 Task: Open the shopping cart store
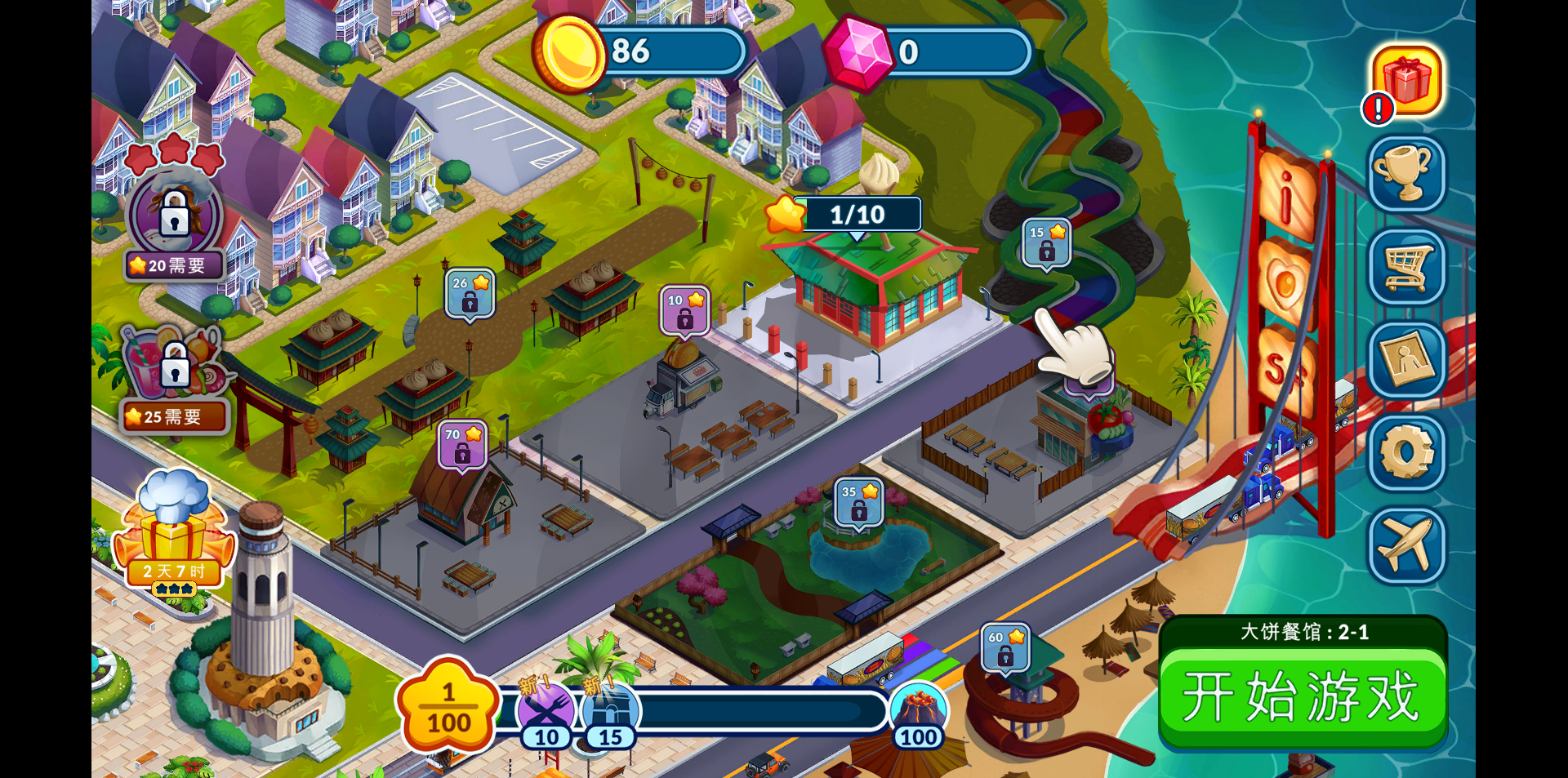[1406, 266]
